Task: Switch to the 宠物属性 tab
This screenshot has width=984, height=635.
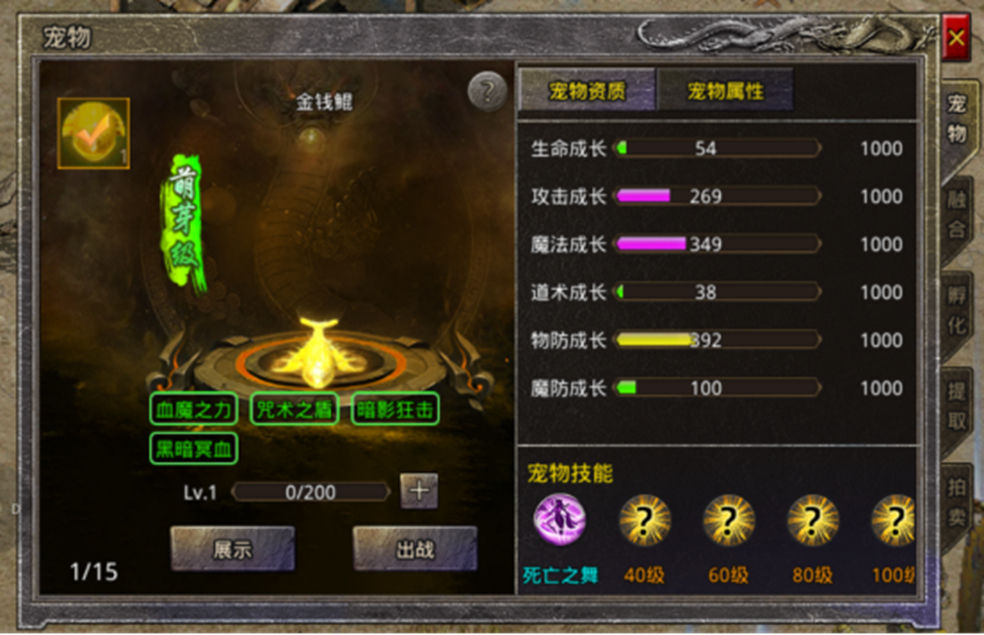Action: 725,91
